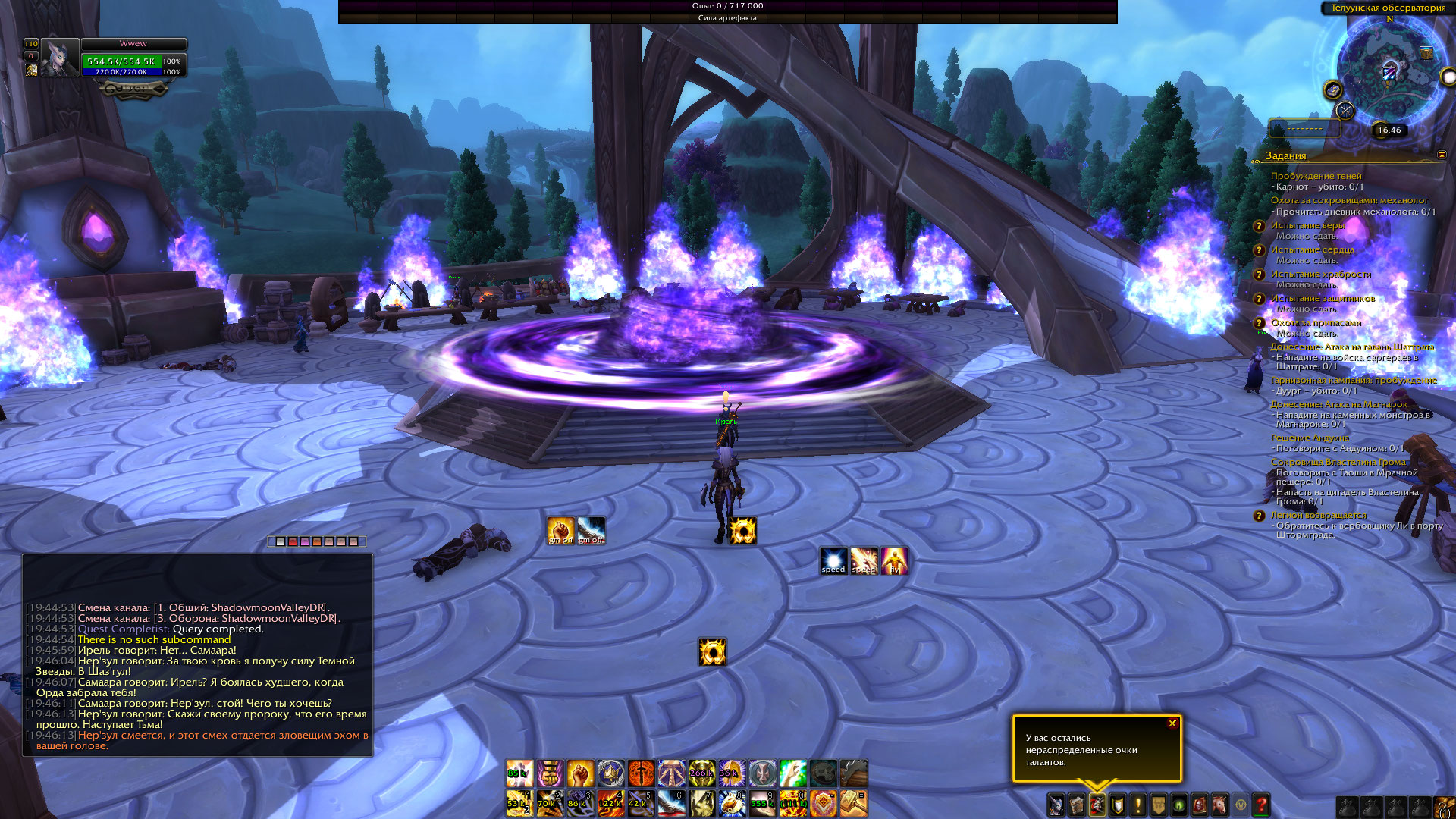Collapse the Задания quest tracker
The height and width of the screenshot is (819, 1456).
point(1442,155)
